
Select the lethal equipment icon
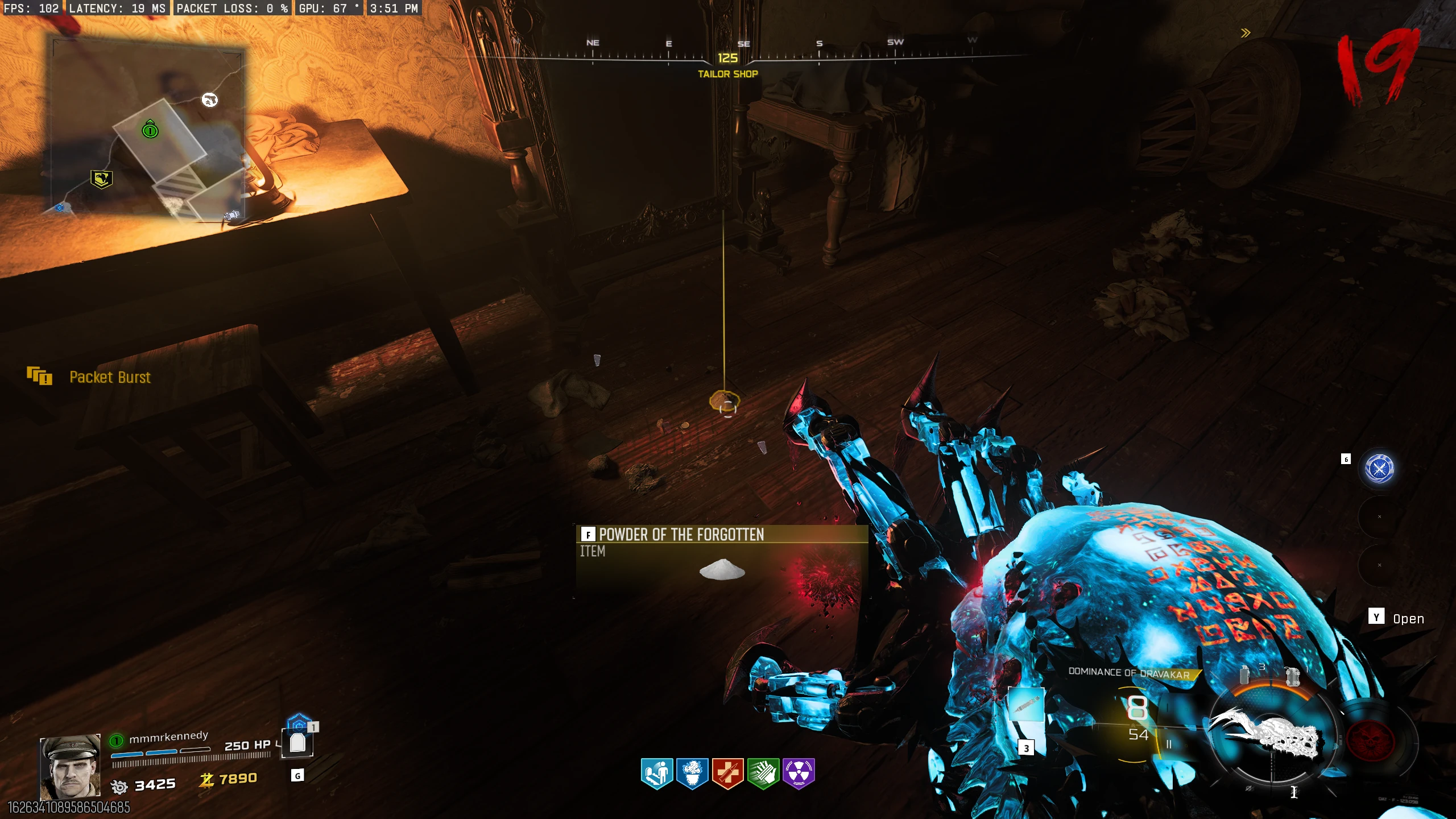point(1292,676)
